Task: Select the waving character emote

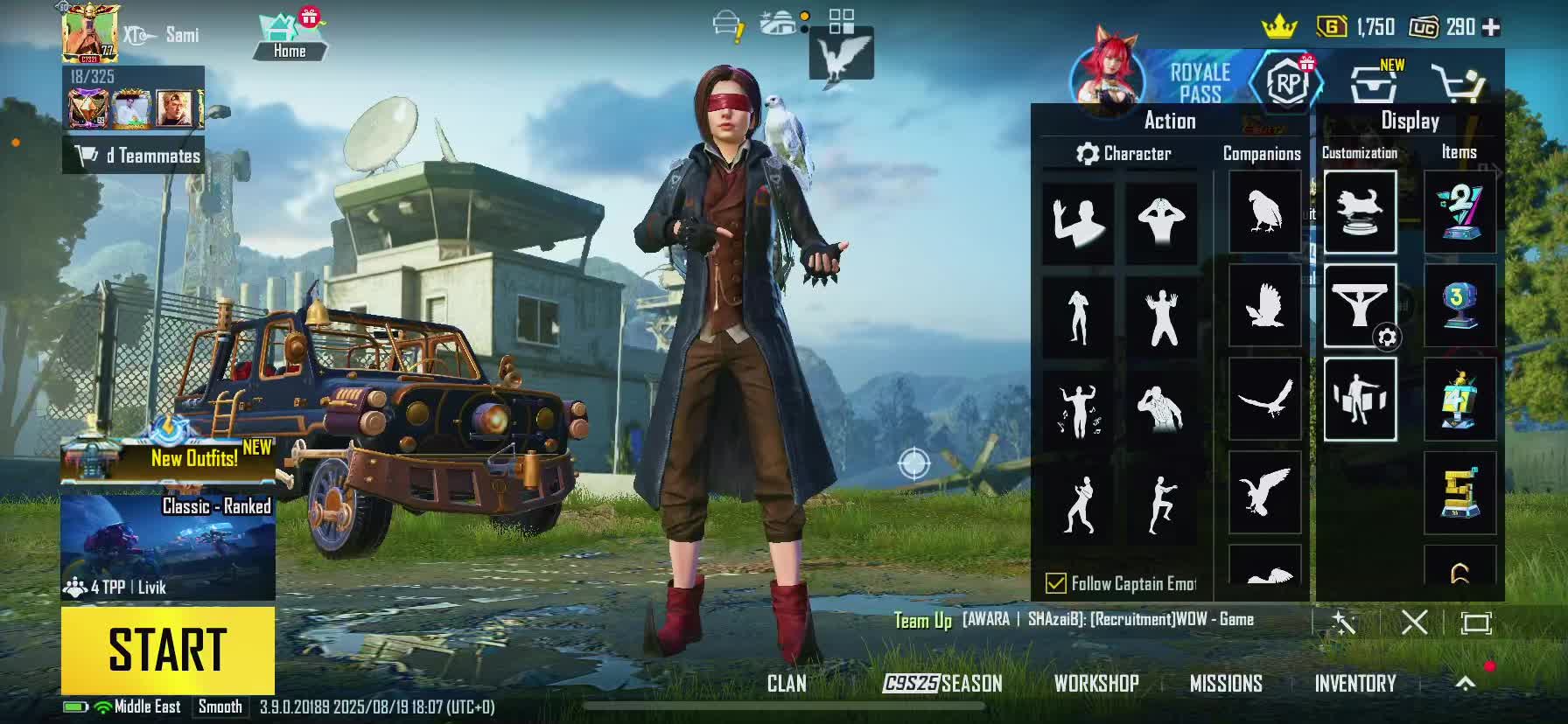Action: (1078, 223)
